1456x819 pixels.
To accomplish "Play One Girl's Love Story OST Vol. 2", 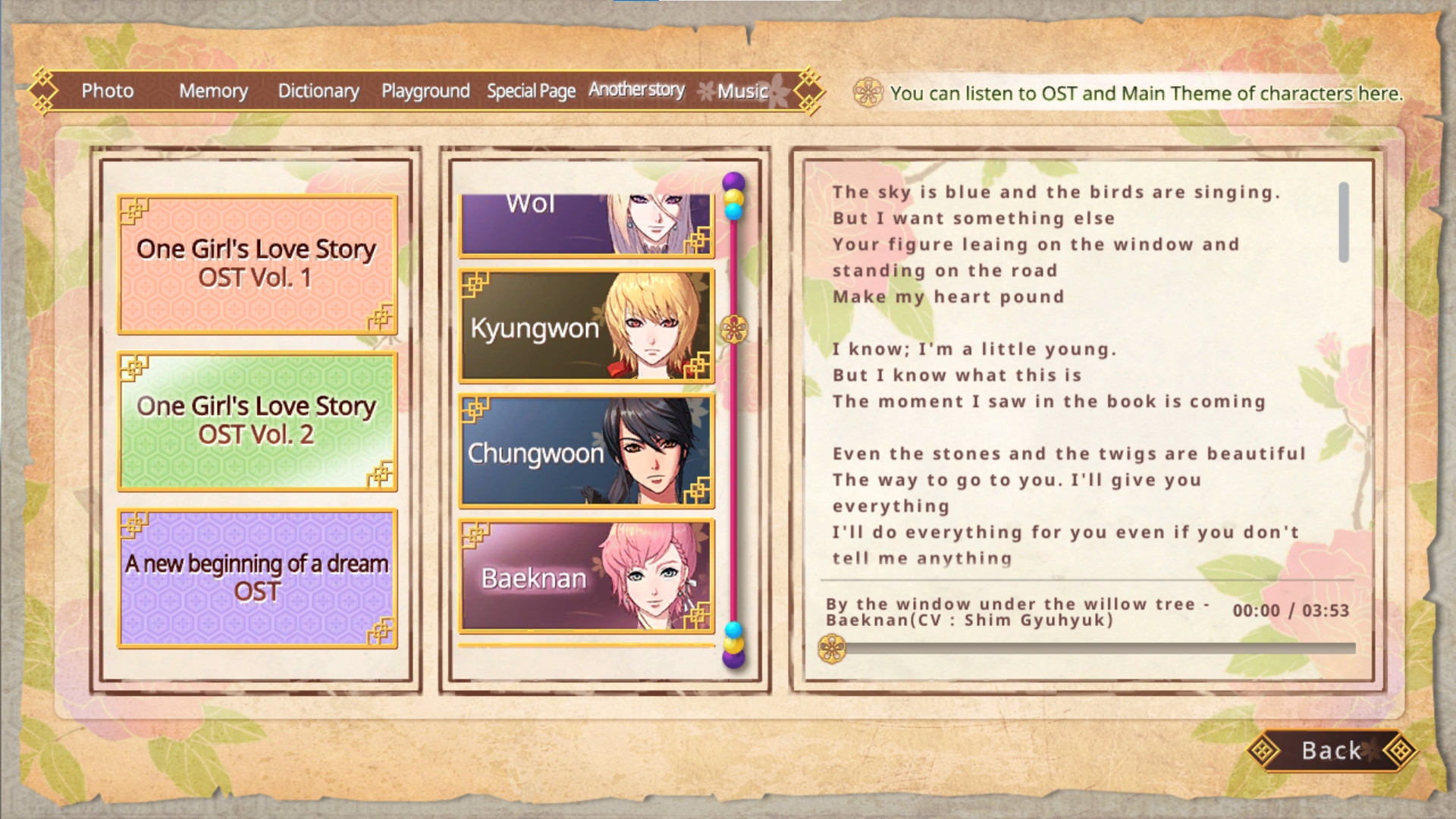I will click(256, 421).
